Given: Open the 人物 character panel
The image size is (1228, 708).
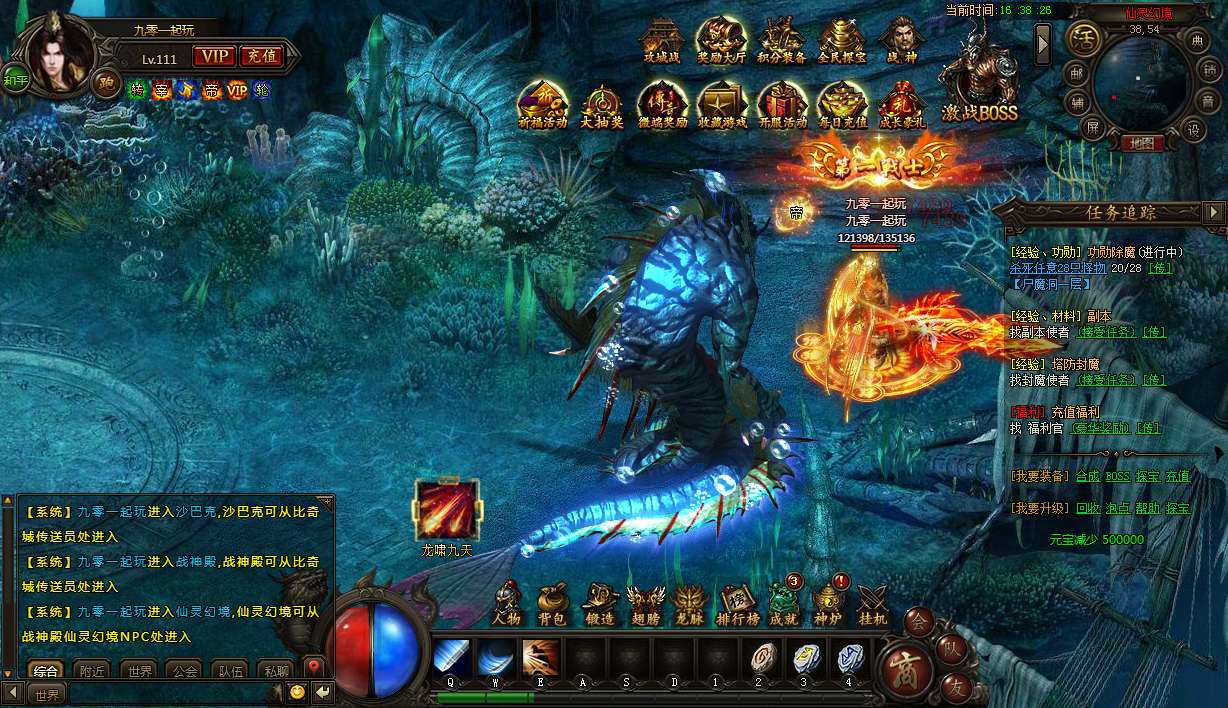Looking at the screenshot, I should pos(507,603).
